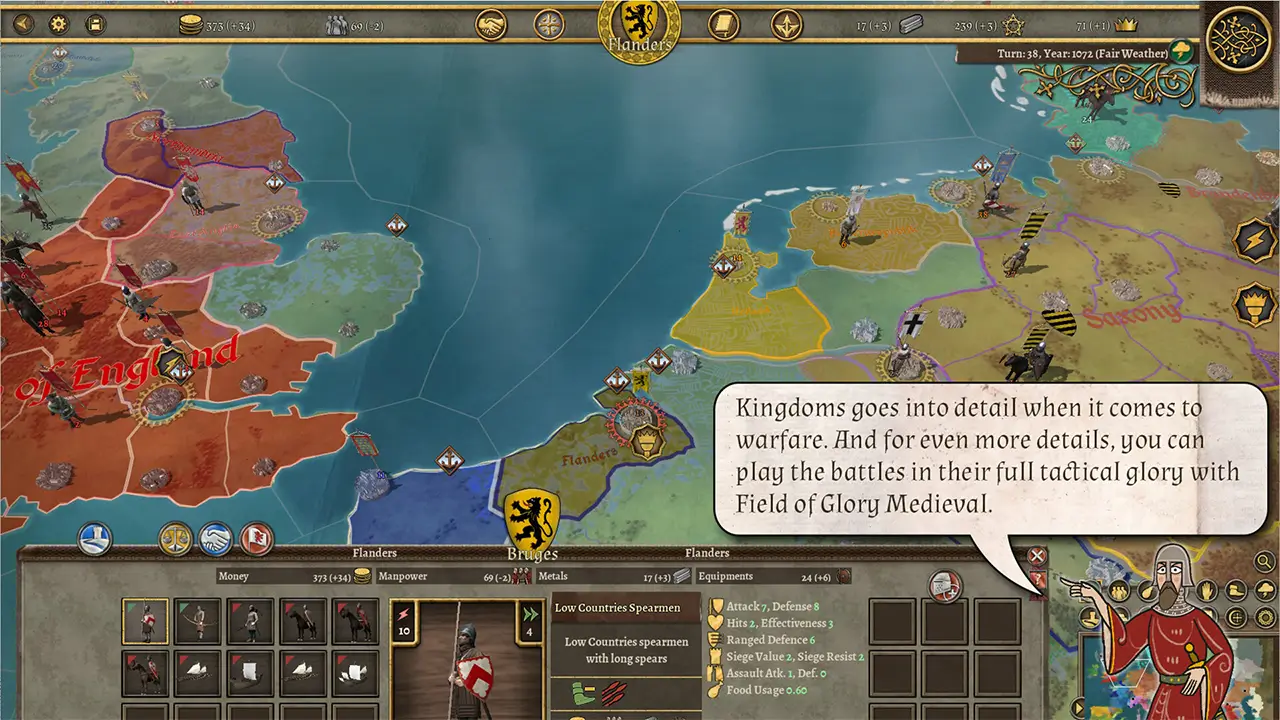This screenshot has width=1280, height=720.
Task: Open the Flanders crest at top center
Action: 638,28
